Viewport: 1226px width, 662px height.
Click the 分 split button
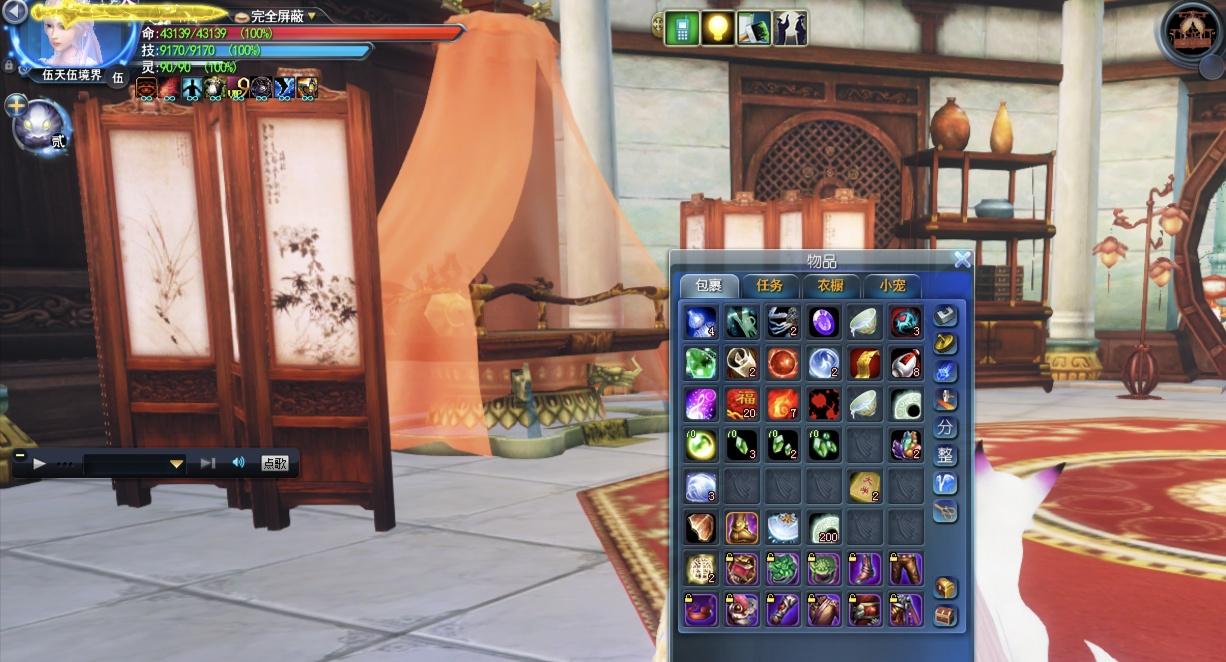(x=945, y=428)
